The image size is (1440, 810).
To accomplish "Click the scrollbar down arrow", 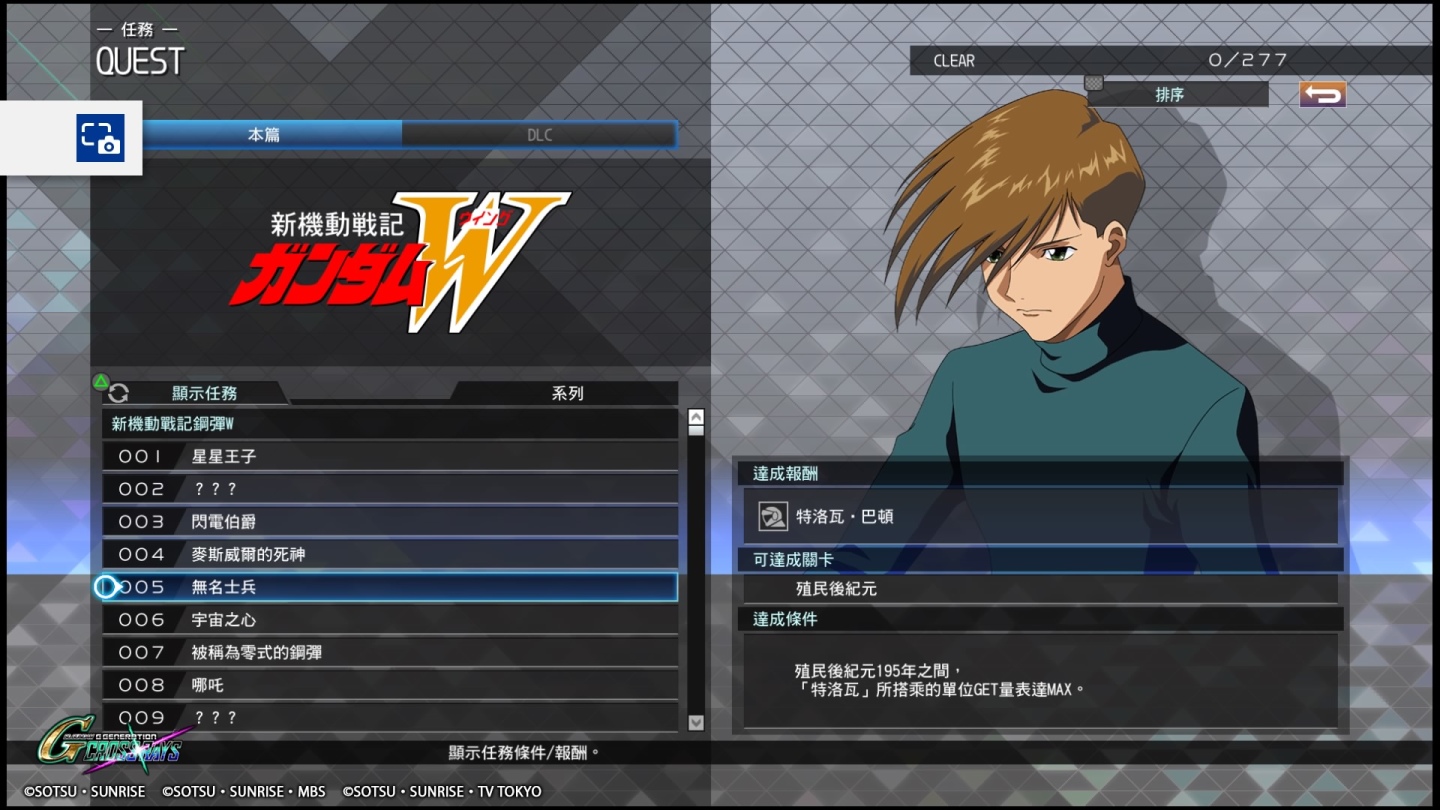I will coord(695,723).
